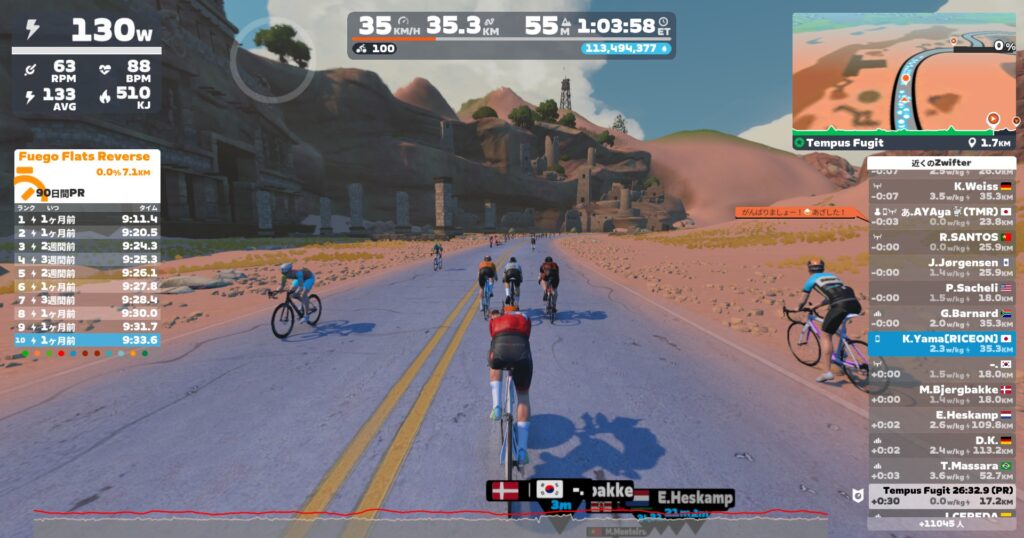Click the AYAya (TMR) rider entry

click(941, 216)
